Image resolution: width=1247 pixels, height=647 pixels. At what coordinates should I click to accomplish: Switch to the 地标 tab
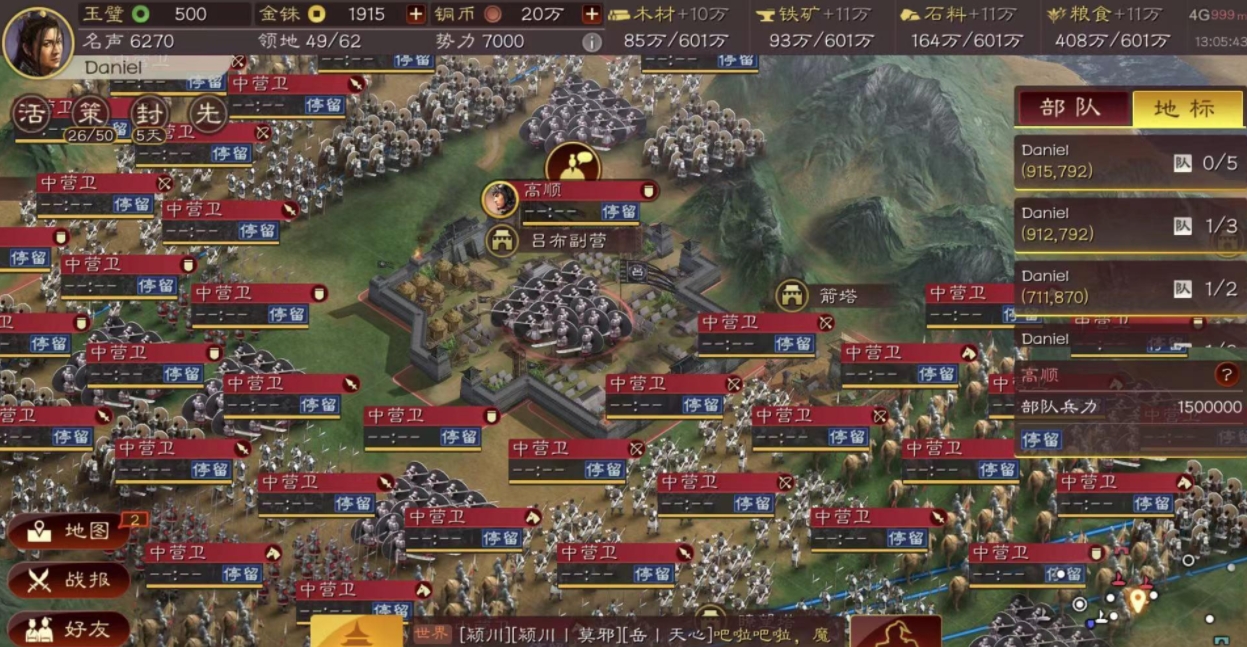(x=1186, y=108)
